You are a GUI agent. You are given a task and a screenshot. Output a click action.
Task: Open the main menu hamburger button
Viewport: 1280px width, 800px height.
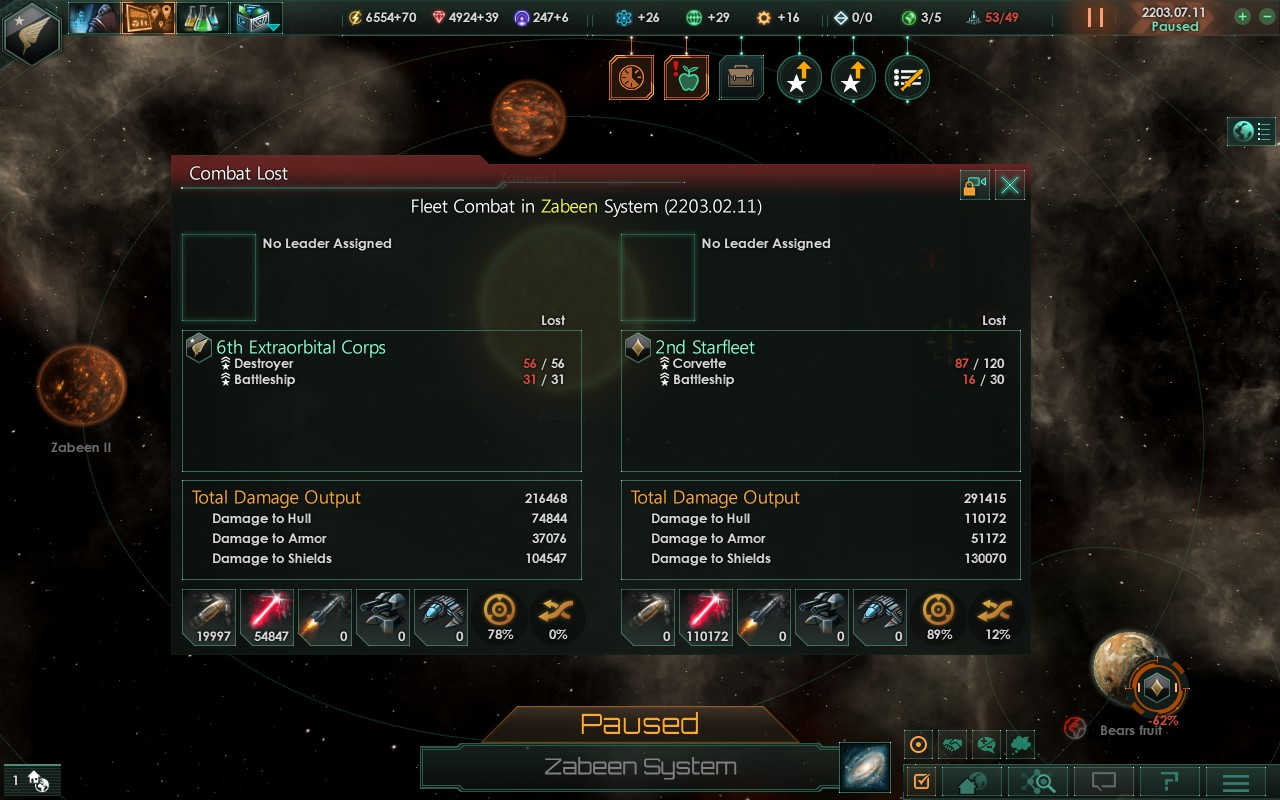pyautogui.click(x=1236, y=781)
